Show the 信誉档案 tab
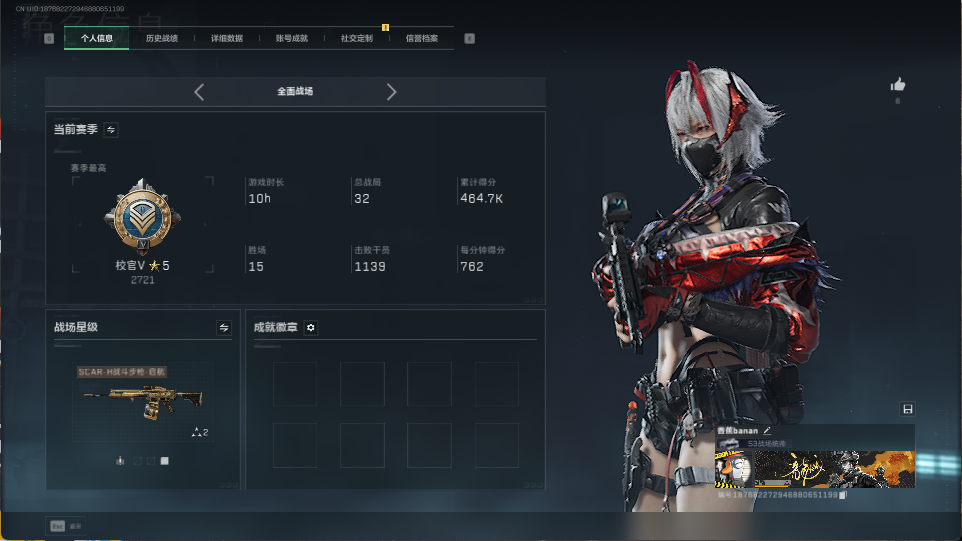The image size is (962, 541). point(422,38)
